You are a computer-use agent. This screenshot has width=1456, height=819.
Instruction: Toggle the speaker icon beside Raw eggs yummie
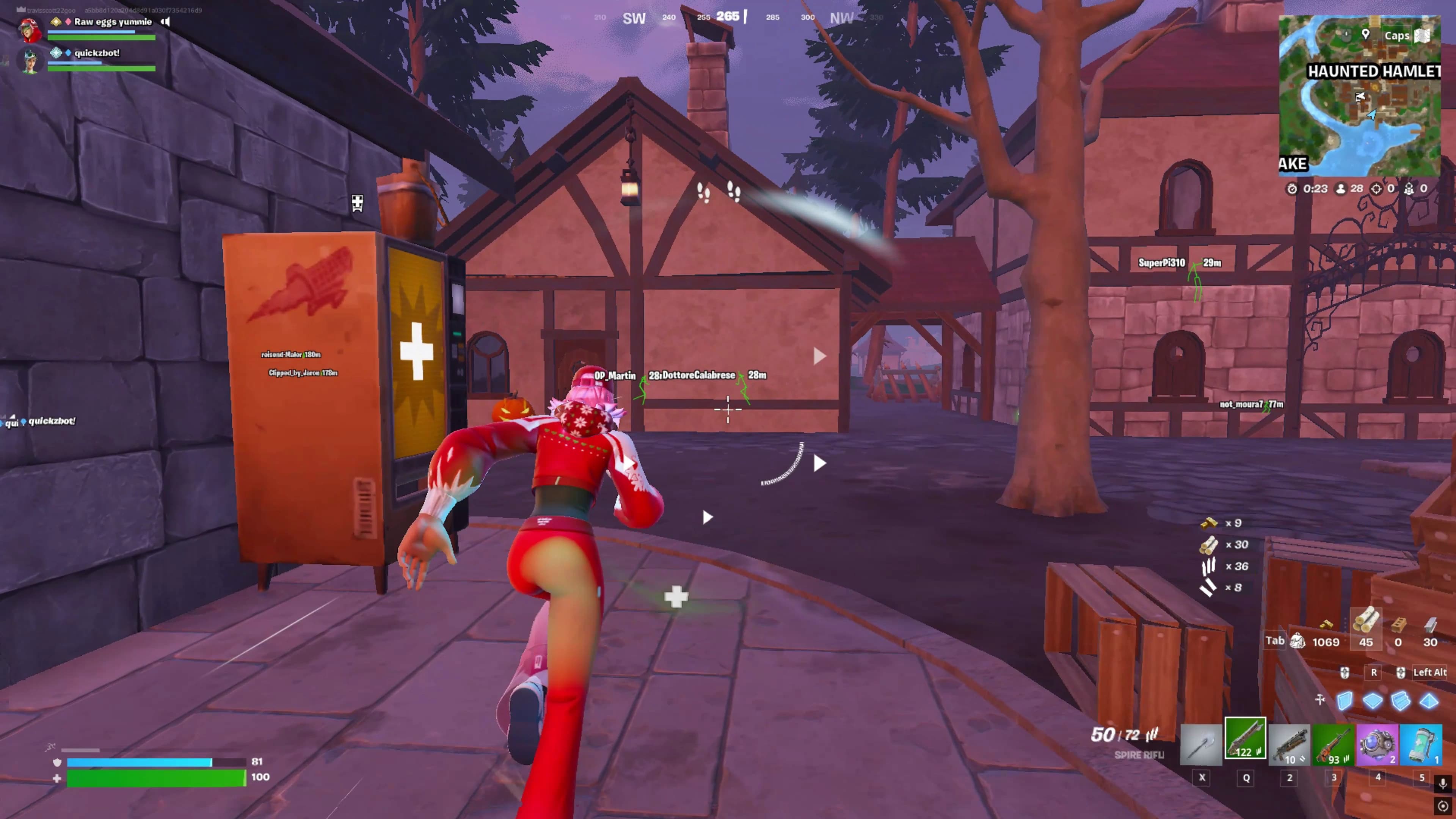165,22
